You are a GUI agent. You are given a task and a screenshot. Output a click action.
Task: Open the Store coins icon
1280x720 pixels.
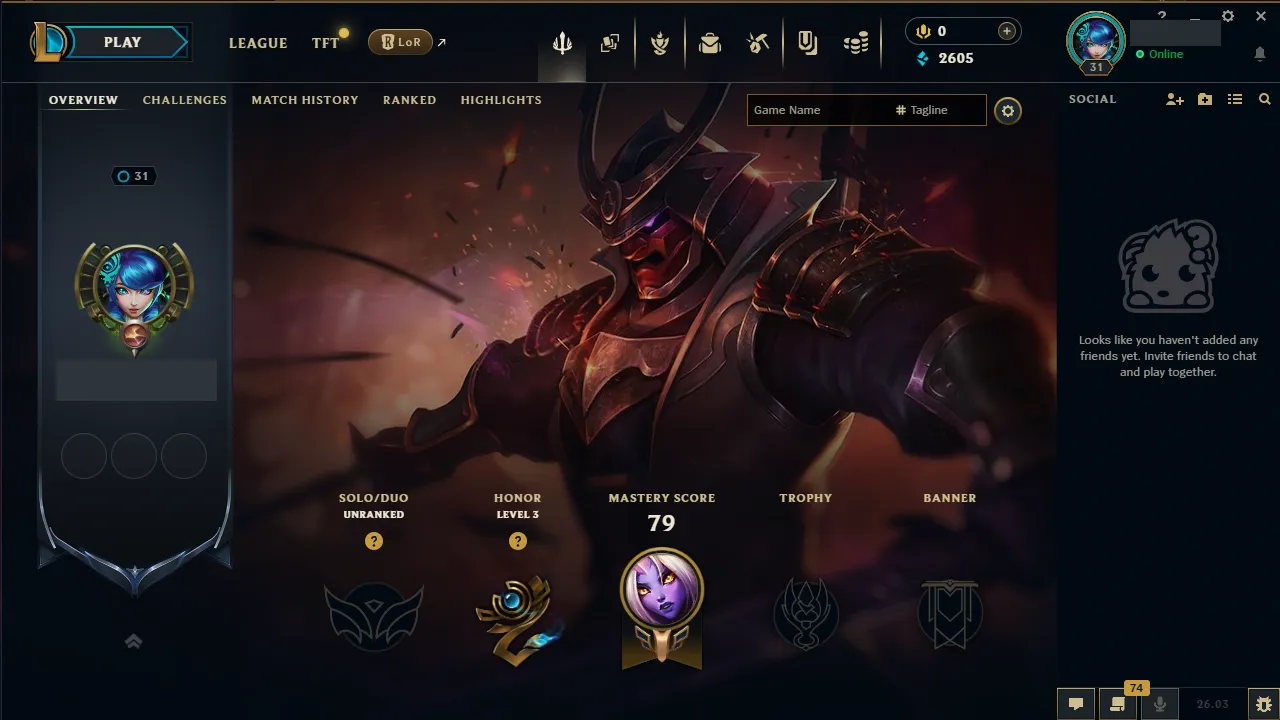[856, 42]
